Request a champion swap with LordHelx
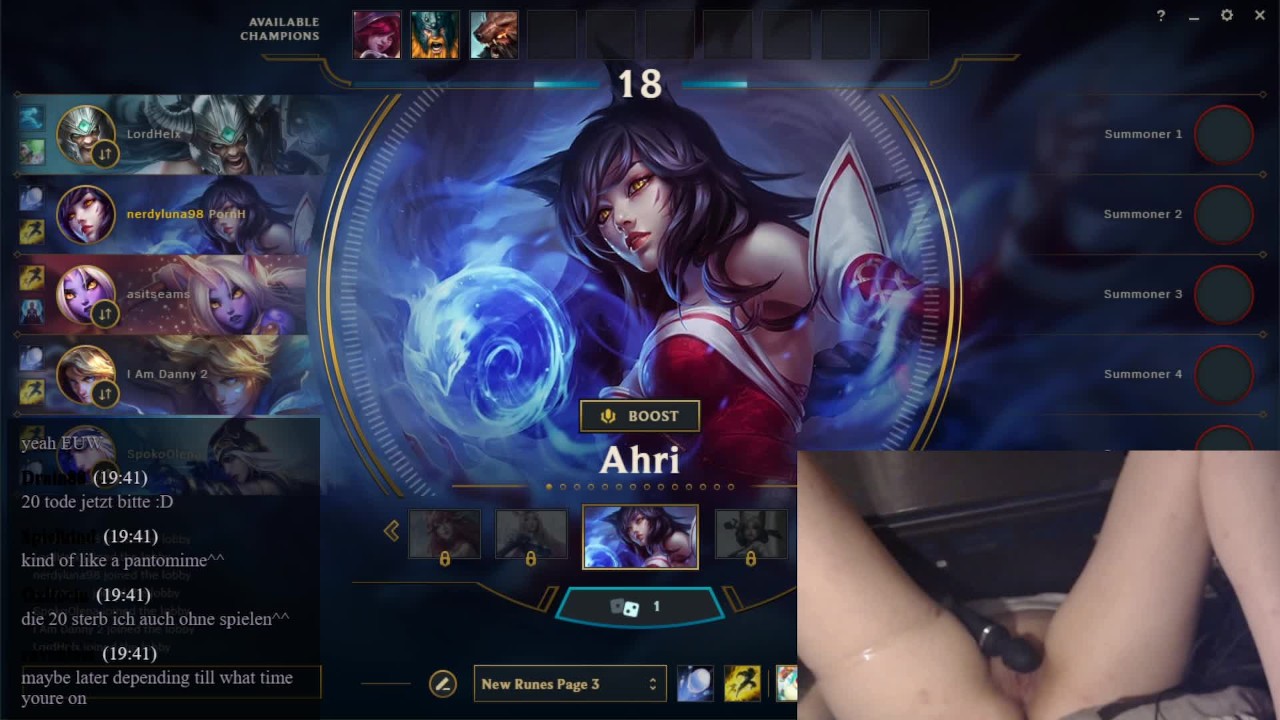 tap(105, 154)
